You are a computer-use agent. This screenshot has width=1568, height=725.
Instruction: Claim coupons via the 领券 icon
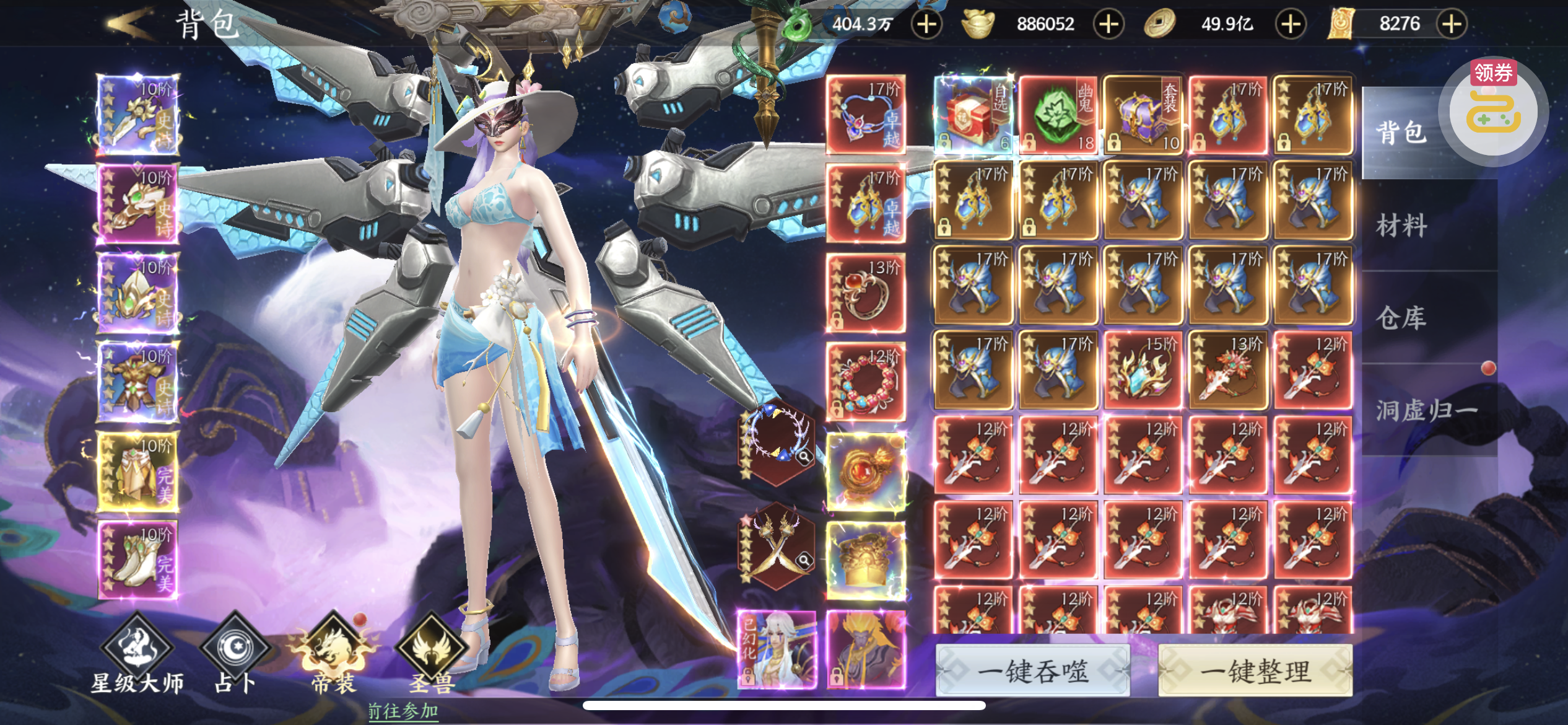[x=1493, y=108]
